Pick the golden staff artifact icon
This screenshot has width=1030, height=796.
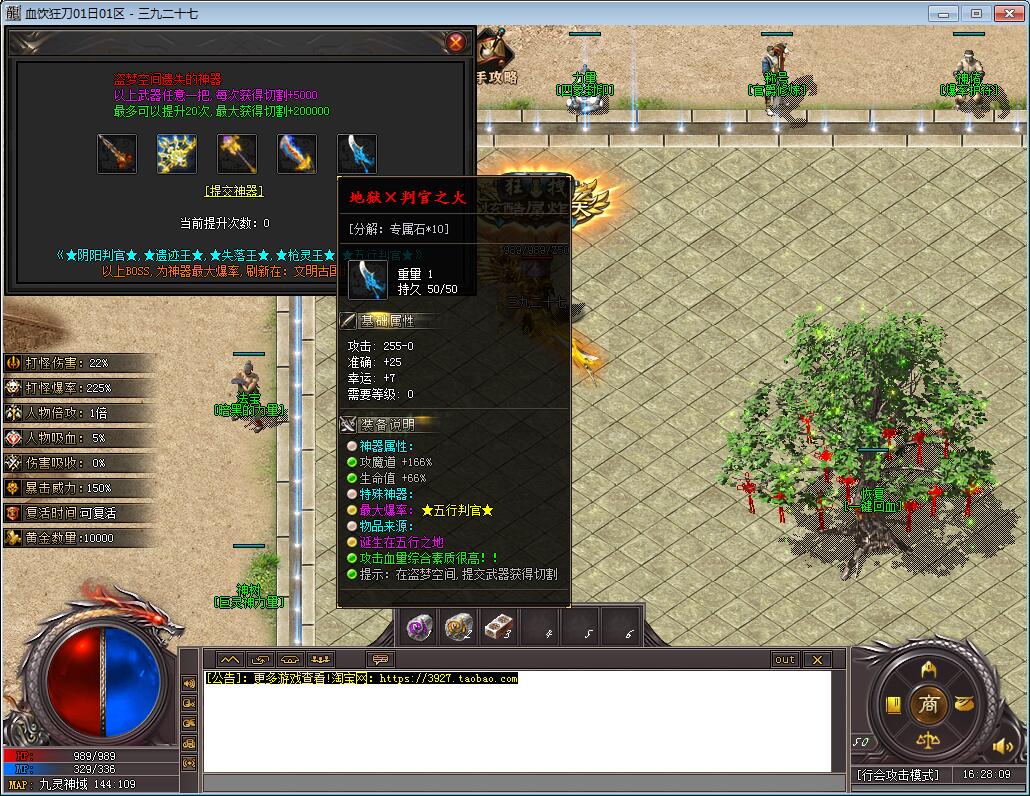click(237, 154)
